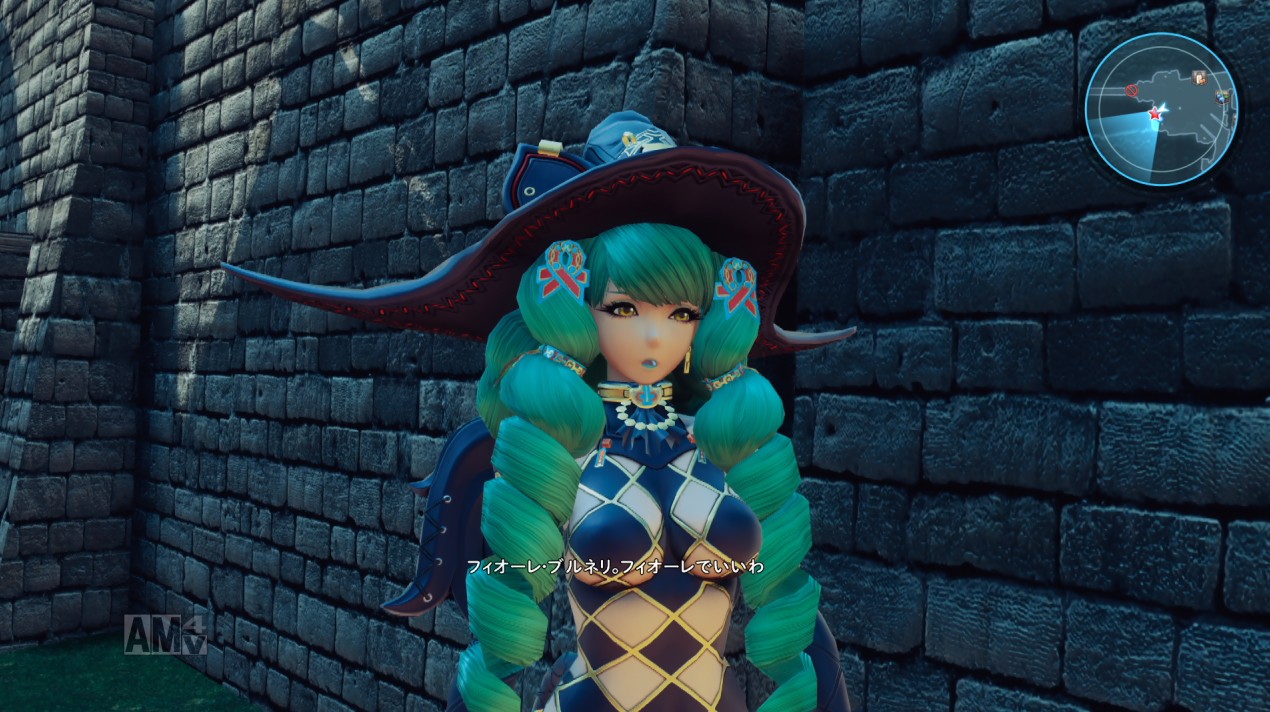The width and height of the screenshot is (1270, 712).
Task: Select the blue orbs icon on minimap
Action: pyautogui.click(x=1221, y=96)
